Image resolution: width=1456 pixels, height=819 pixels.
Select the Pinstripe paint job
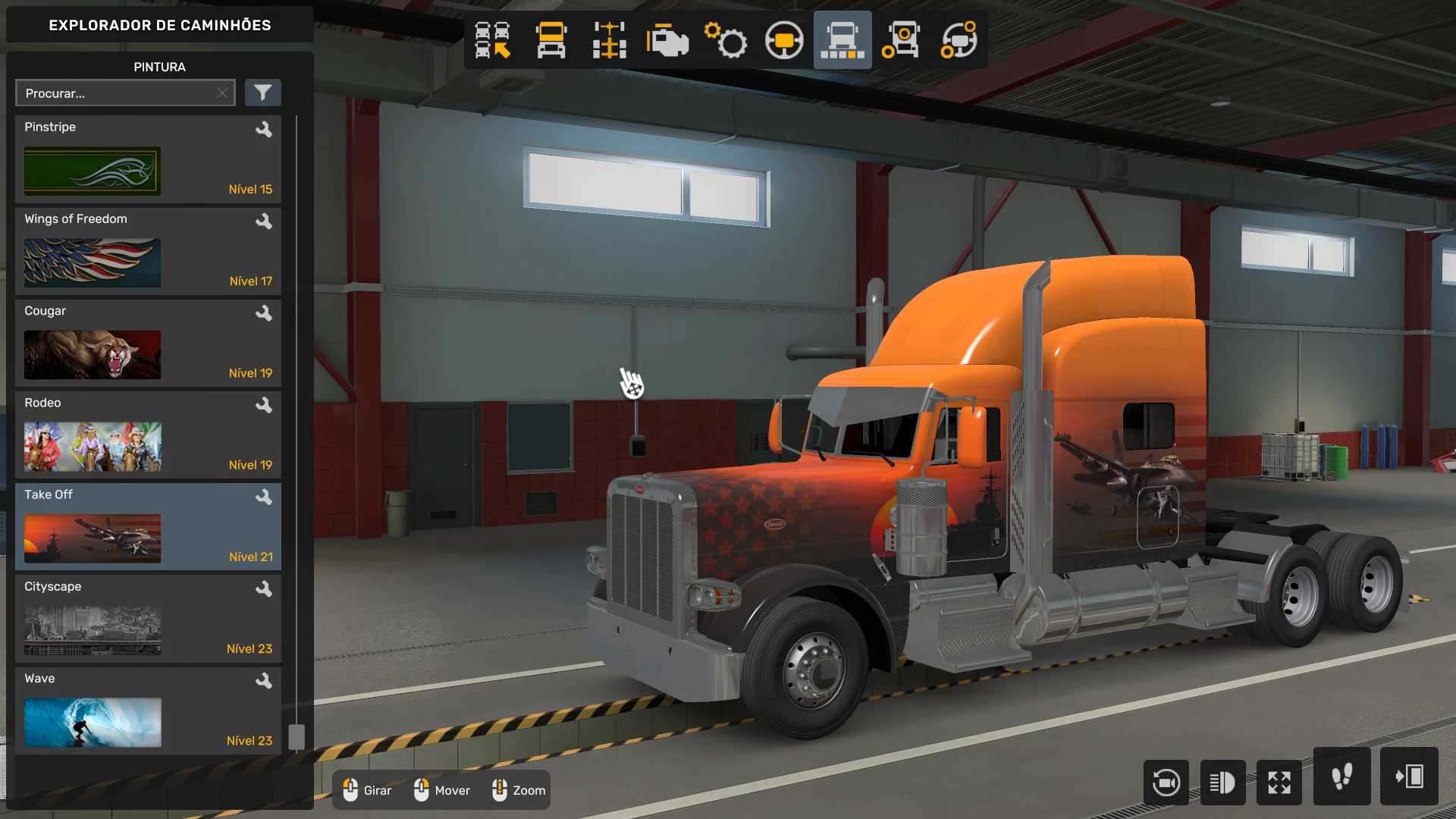[148, 159]
